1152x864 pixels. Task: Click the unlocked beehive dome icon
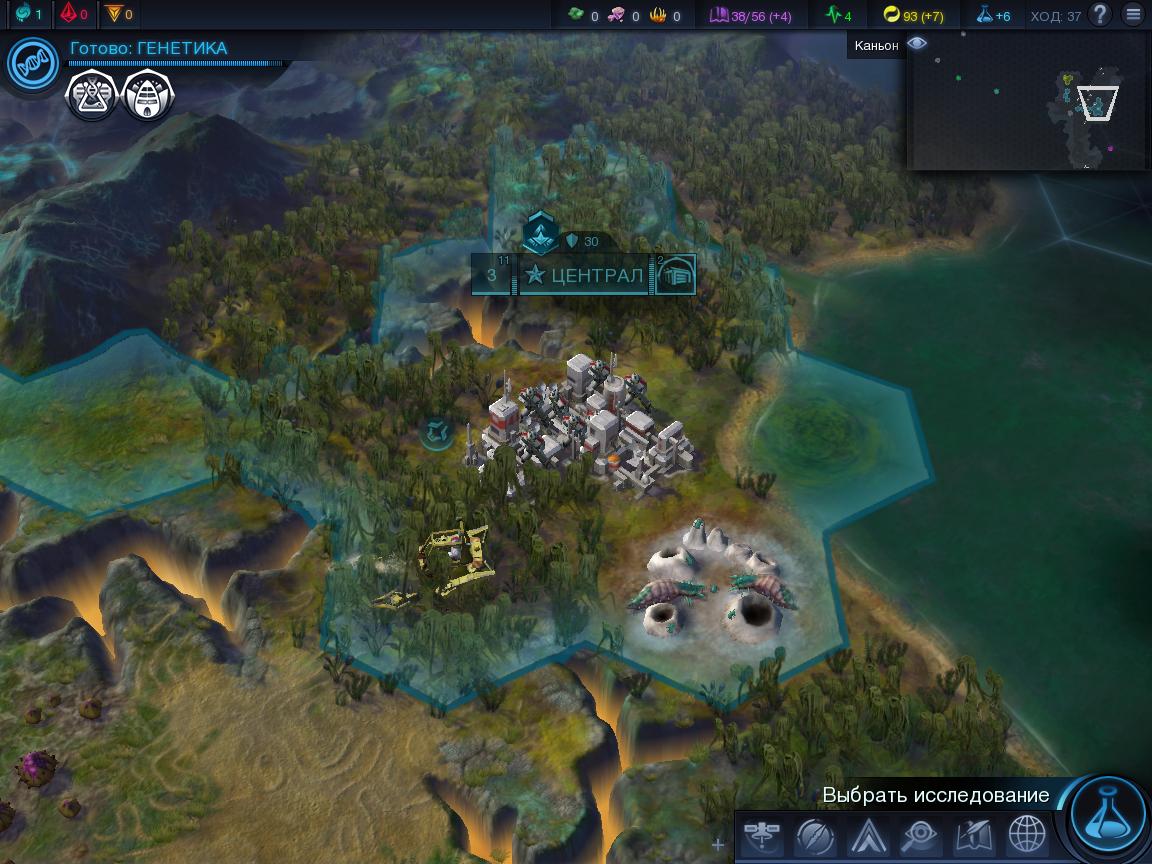(148, 97)
